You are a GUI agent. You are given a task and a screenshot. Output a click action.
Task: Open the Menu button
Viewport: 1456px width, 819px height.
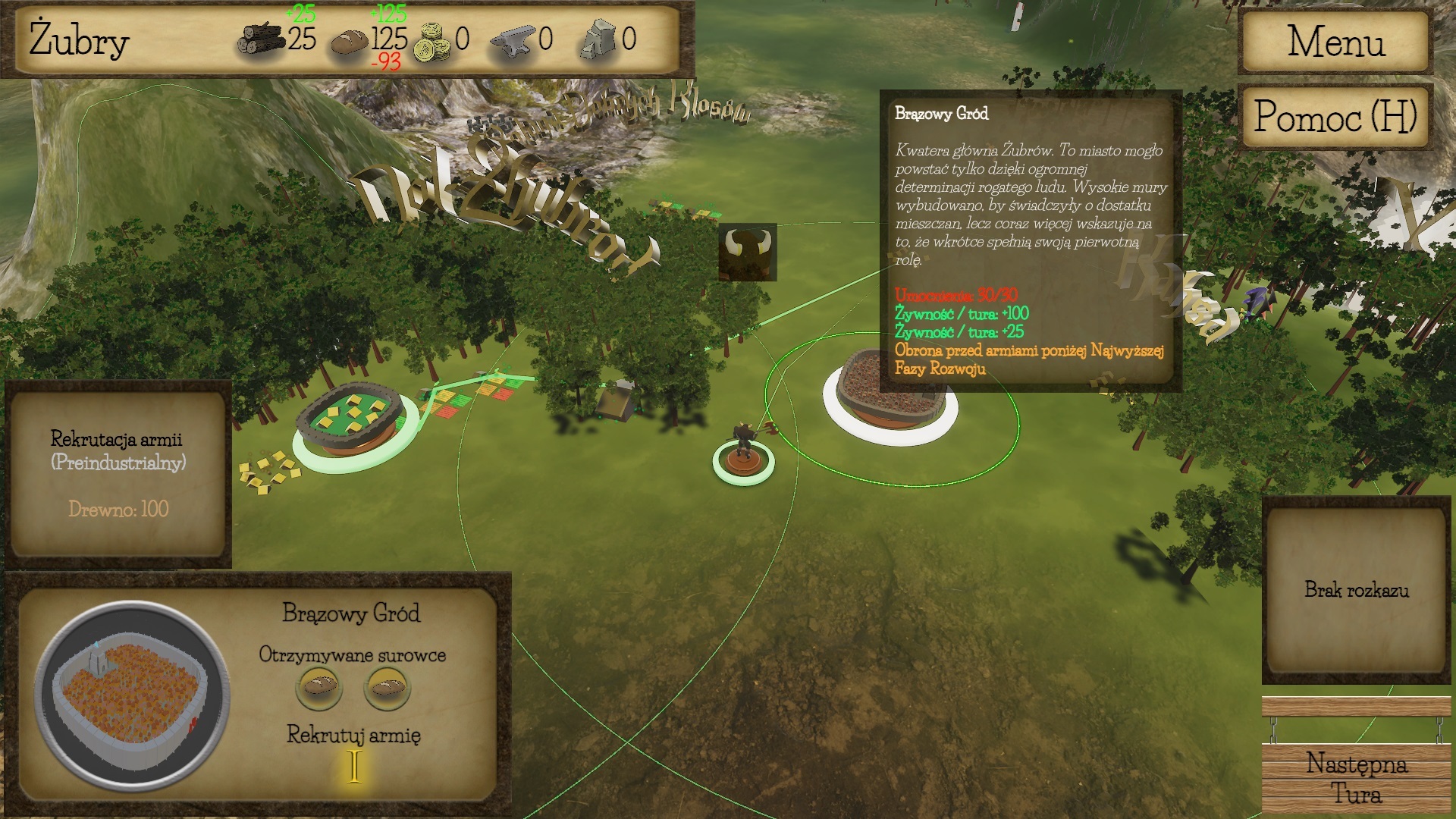pyautogui.click(x=1335, y=42)
